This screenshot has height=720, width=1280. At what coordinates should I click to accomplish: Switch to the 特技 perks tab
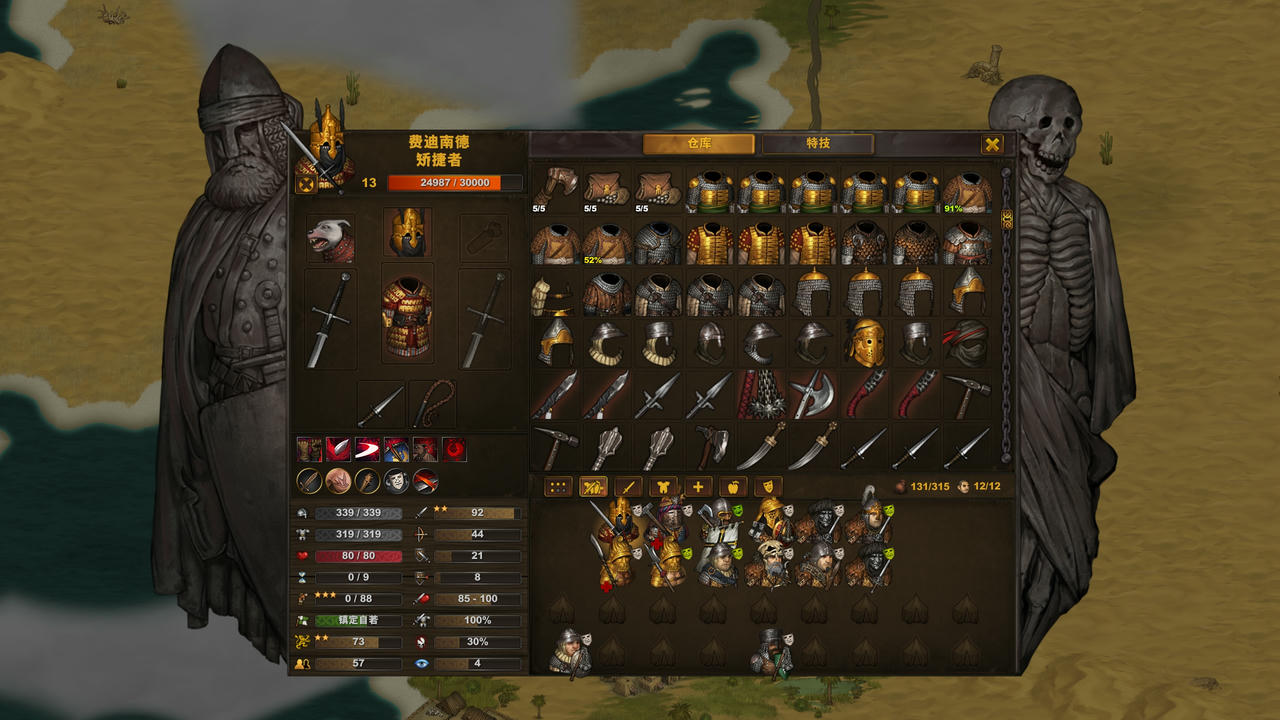tap(817, 144)
